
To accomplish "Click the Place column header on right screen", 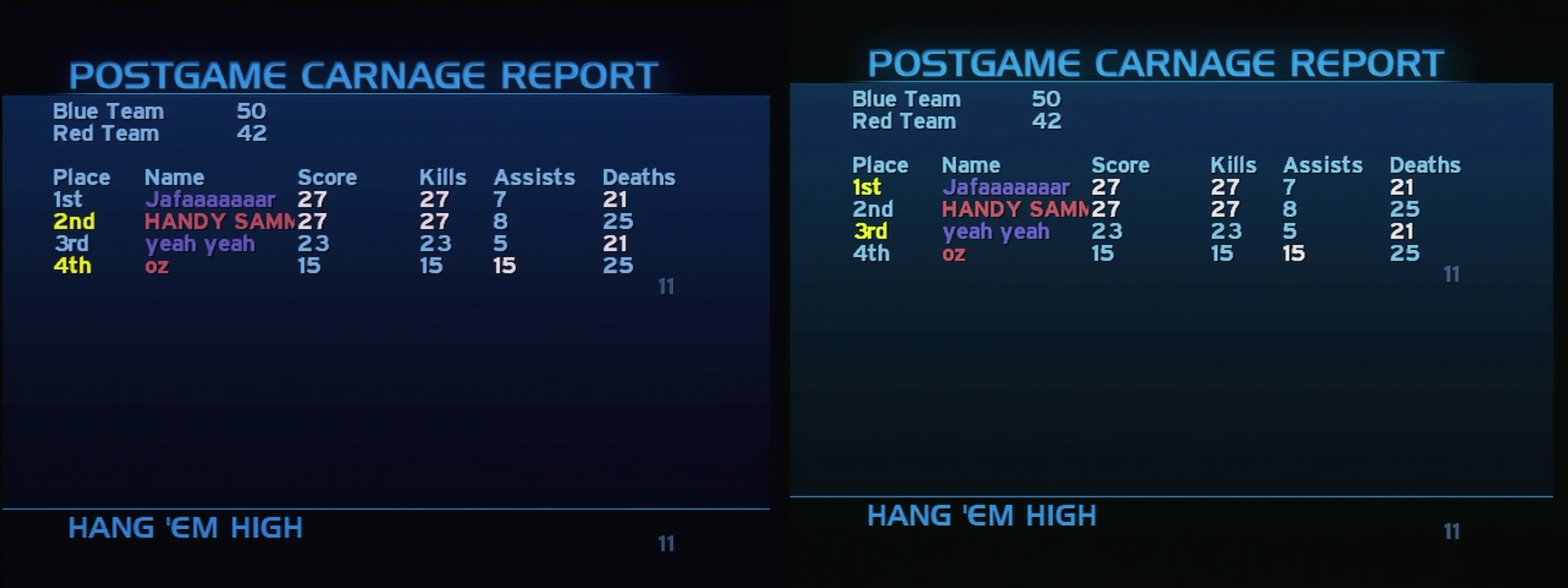I will click(x=881, y=164).
